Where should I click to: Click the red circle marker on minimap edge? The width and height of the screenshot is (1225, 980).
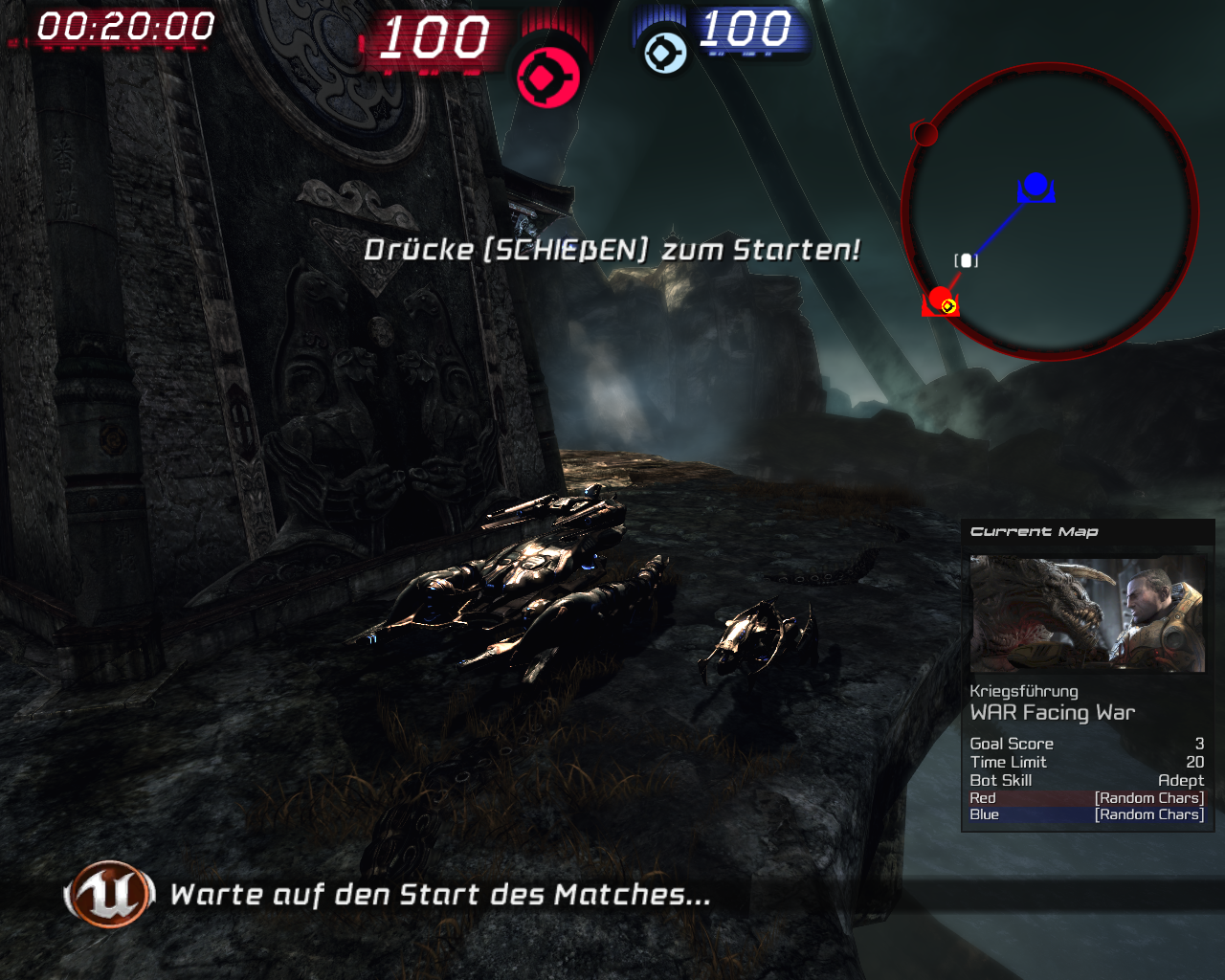click(x=924, y=135)
